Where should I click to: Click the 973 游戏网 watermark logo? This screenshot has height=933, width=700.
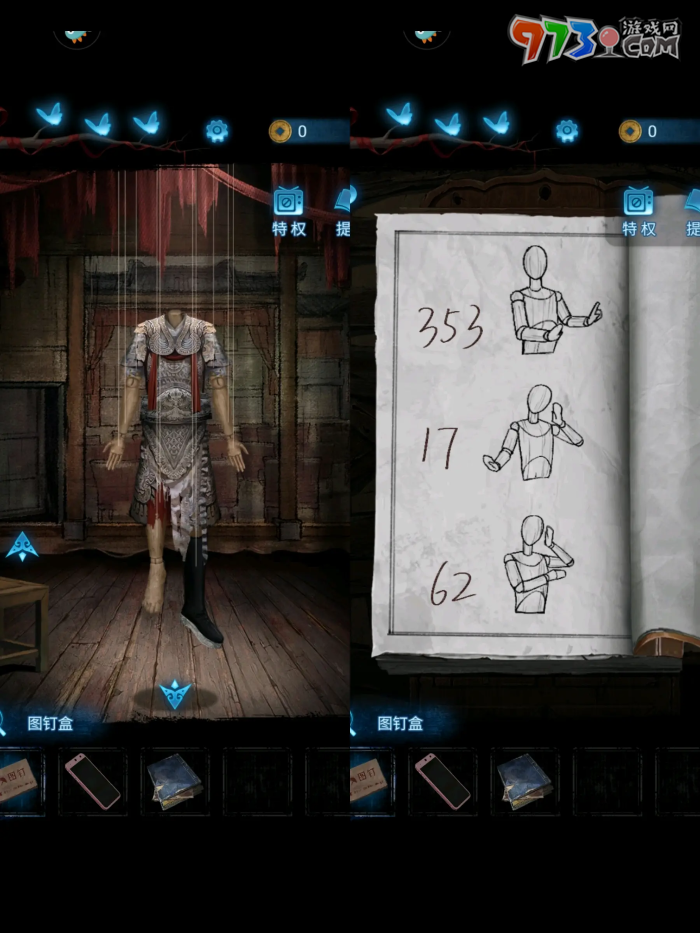tap(593, 38)
